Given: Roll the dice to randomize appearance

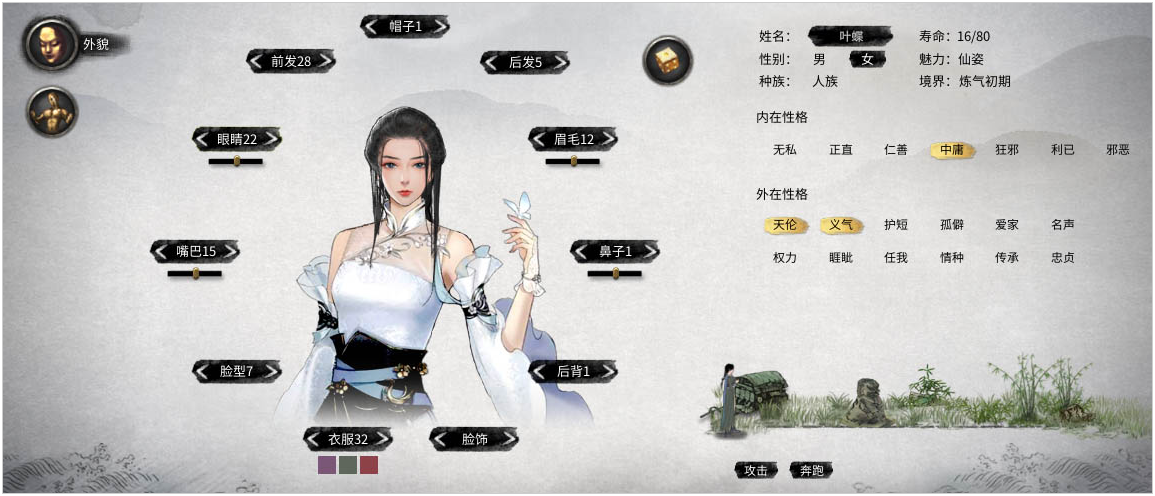Looking at the screenshot, I should click(x=666, y=61).
